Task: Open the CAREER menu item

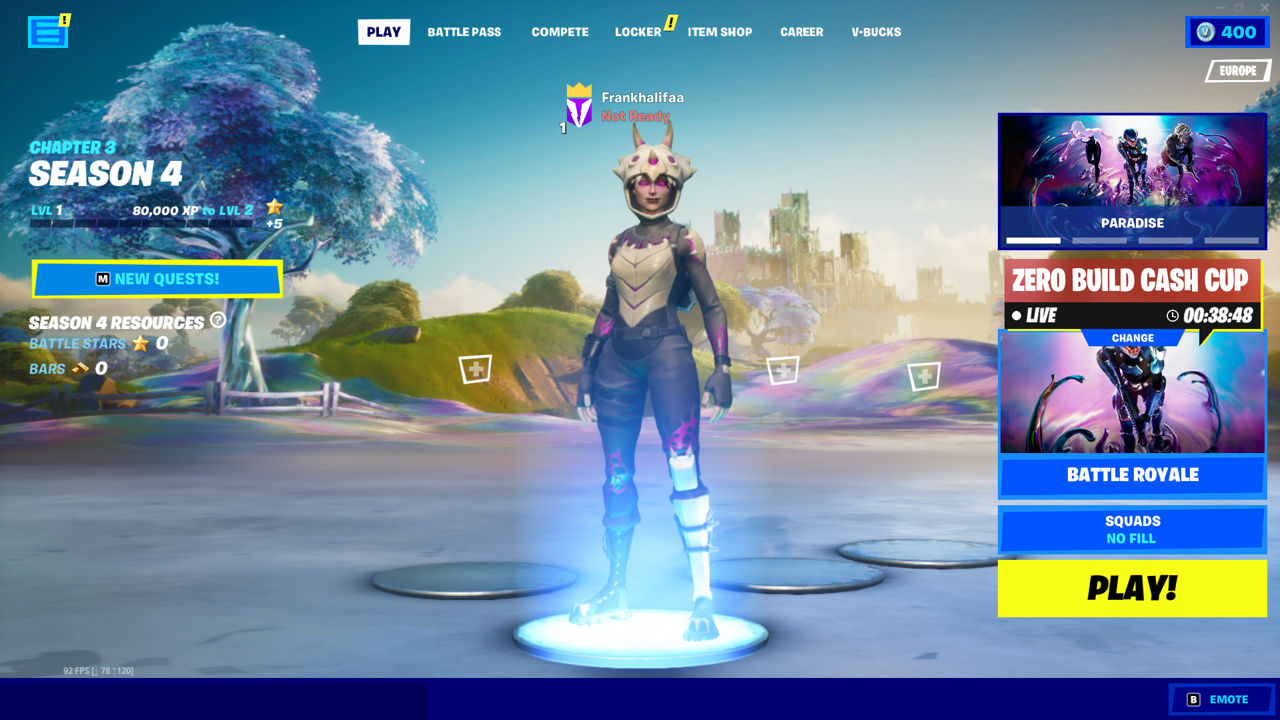Action: pyautogui.click(x=801, y=31)
